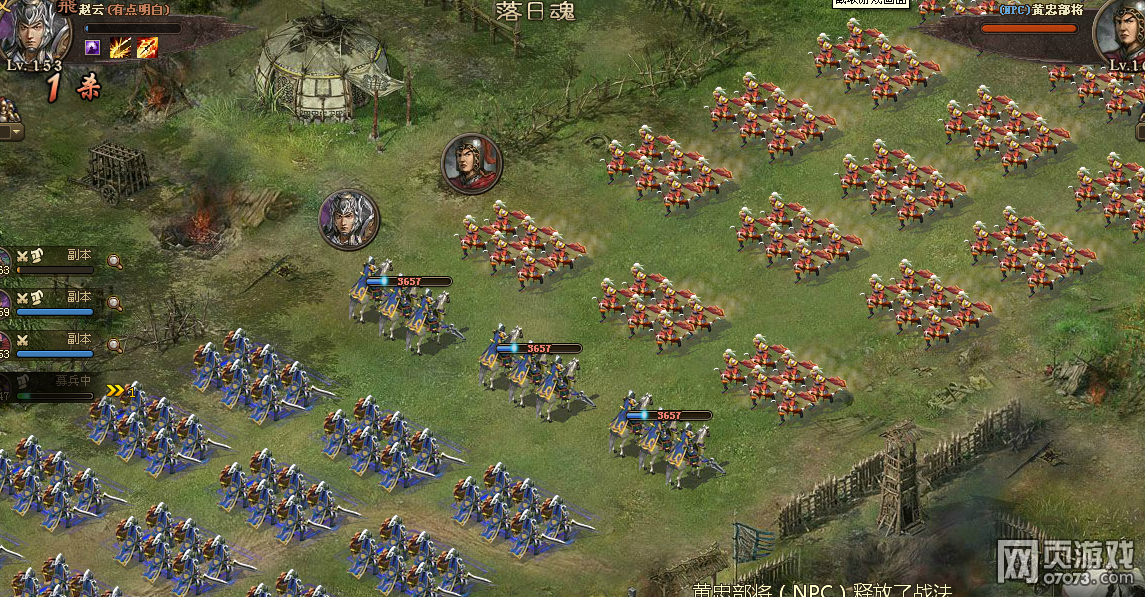Click the yellow double-arrow speed indicator
Screen dimensions: 1145x597
click(119, 390)
